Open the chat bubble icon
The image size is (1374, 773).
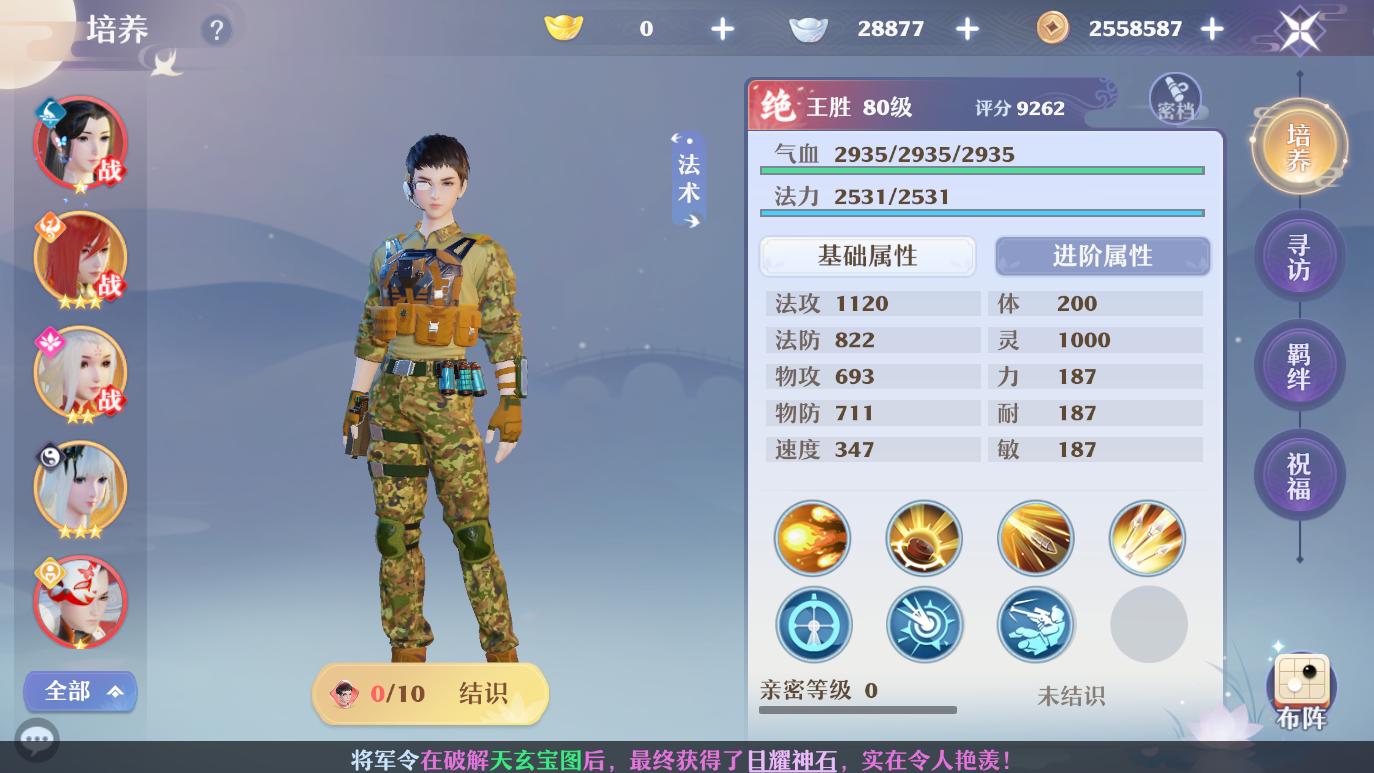(x=37, y=740)
